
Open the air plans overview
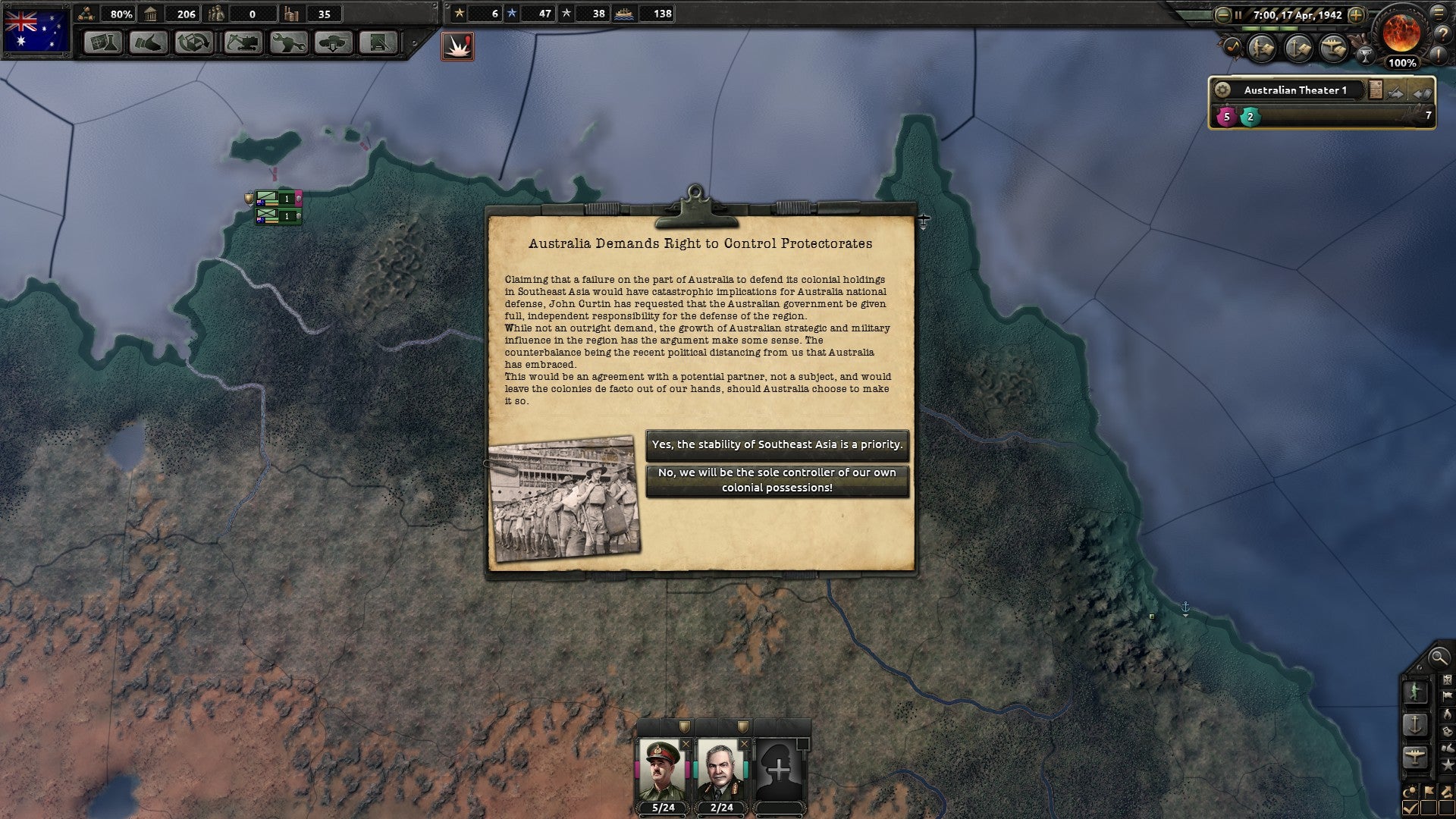click(x=1333, y=46)
